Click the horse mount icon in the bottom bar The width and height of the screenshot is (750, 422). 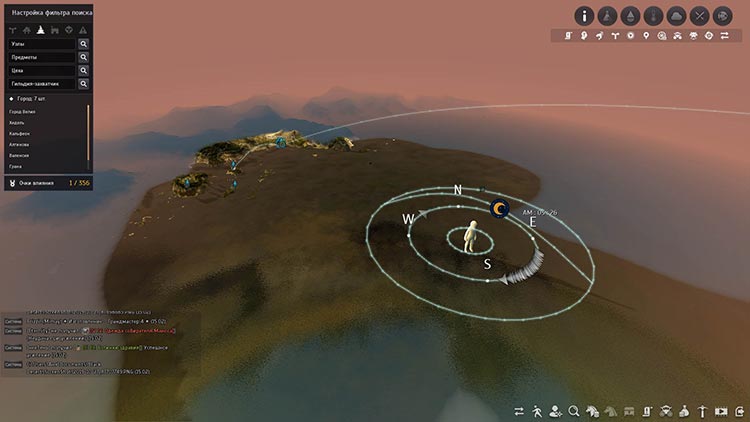pos(593,411)
